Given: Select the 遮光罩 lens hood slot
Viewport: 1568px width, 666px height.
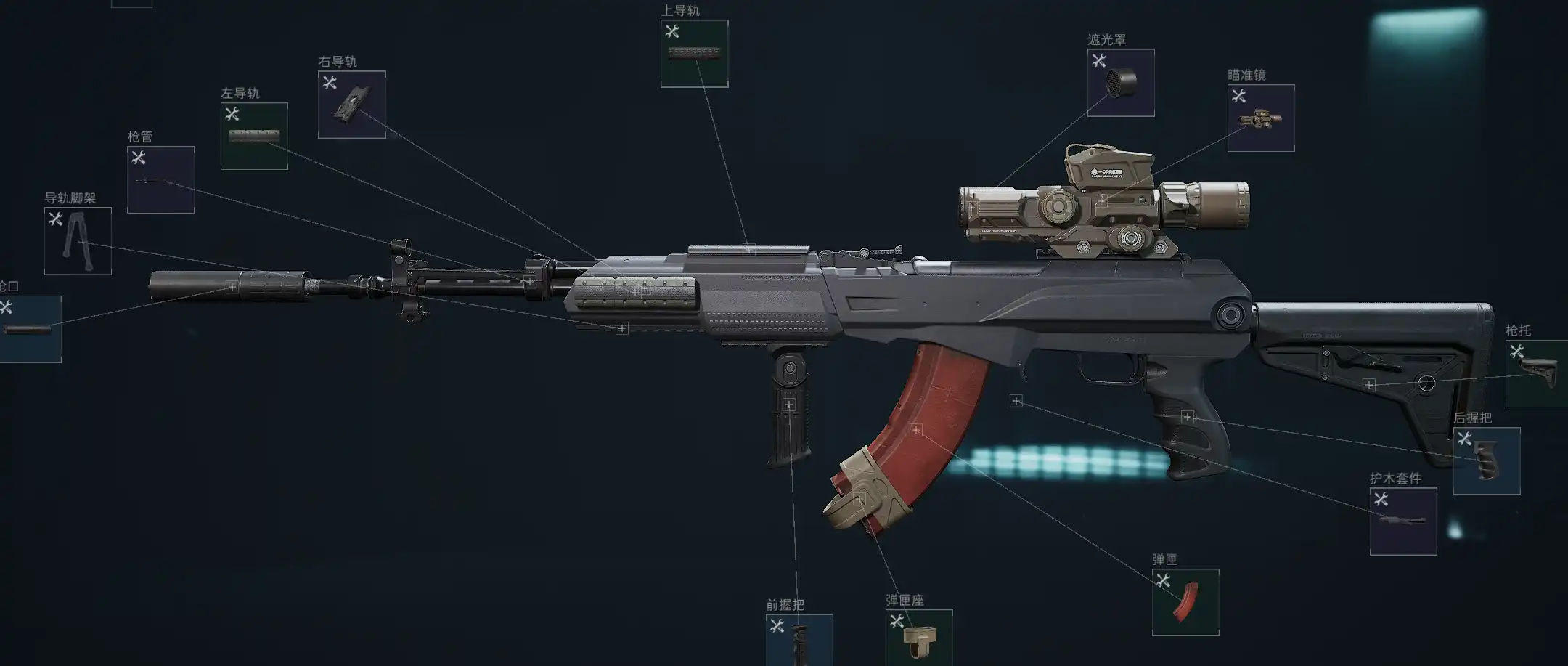Looking at the screenshot, I should (x=1121, y=83).
